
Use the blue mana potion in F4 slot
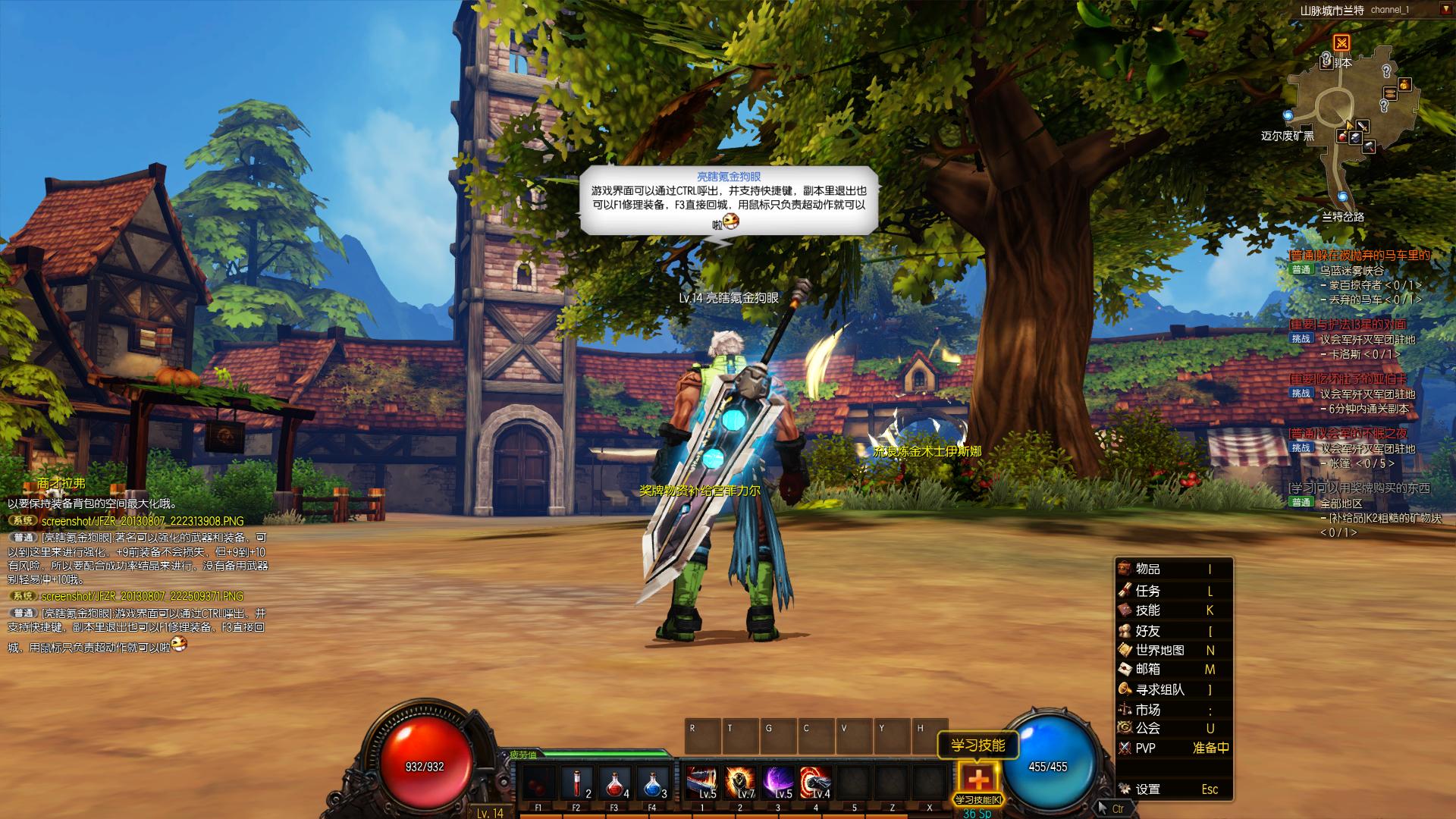(x=652, y=781)
